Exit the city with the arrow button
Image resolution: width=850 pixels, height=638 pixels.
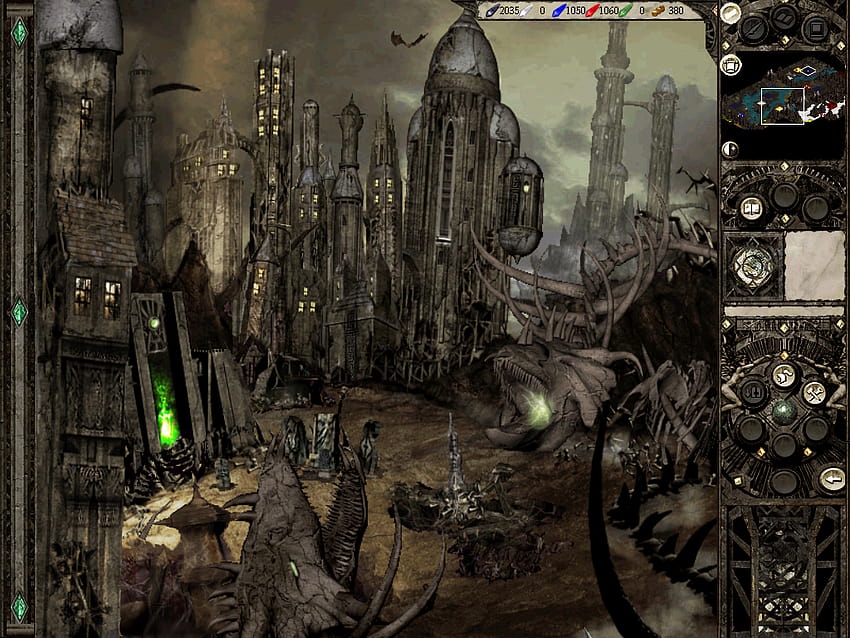(830, 479)
